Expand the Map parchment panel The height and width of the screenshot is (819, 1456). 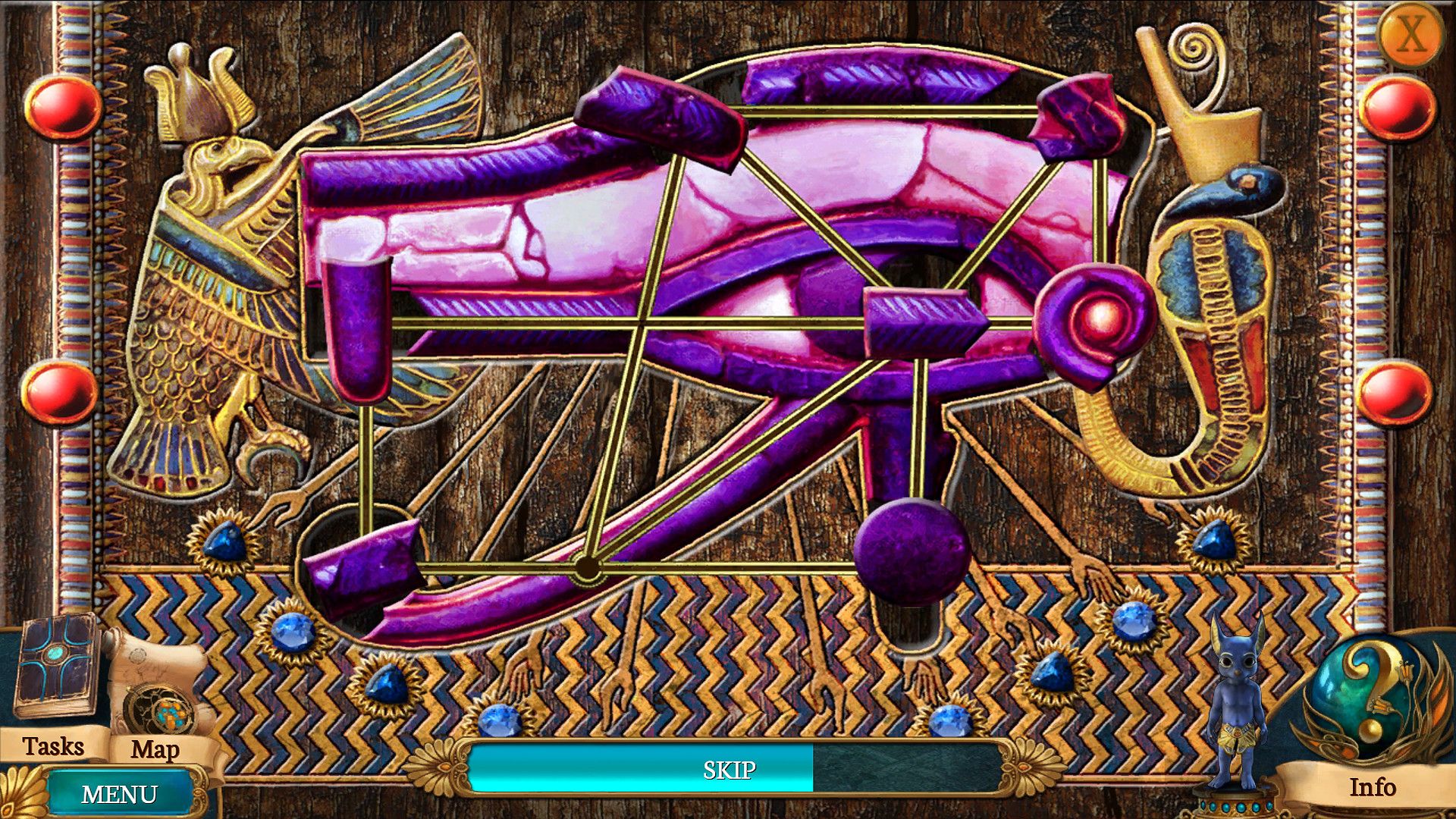coord(155,751)
